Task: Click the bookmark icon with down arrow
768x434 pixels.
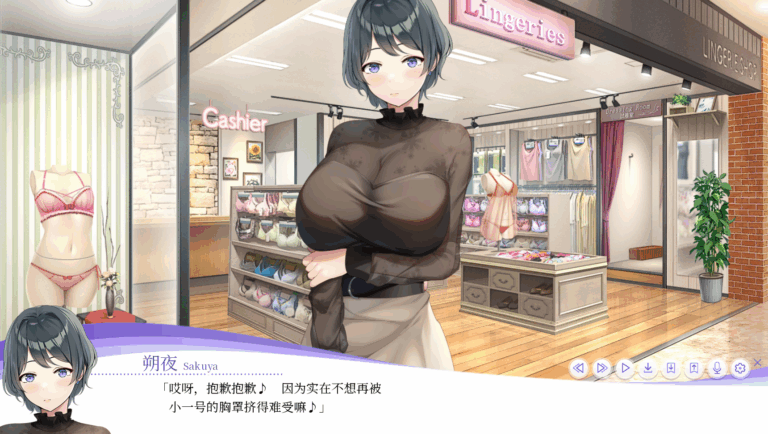Action: point(670,368)
